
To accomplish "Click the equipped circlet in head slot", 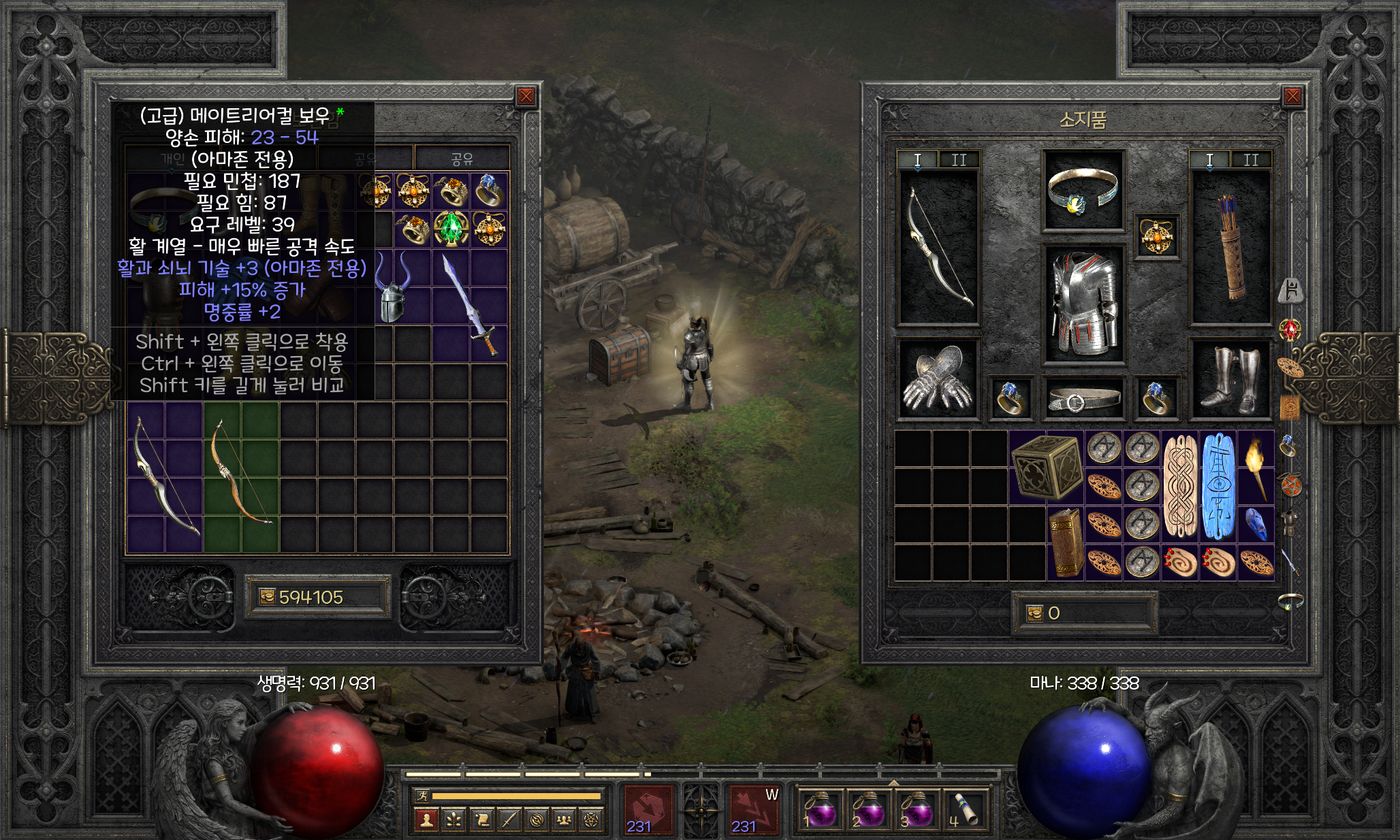I will (1082, 191).
